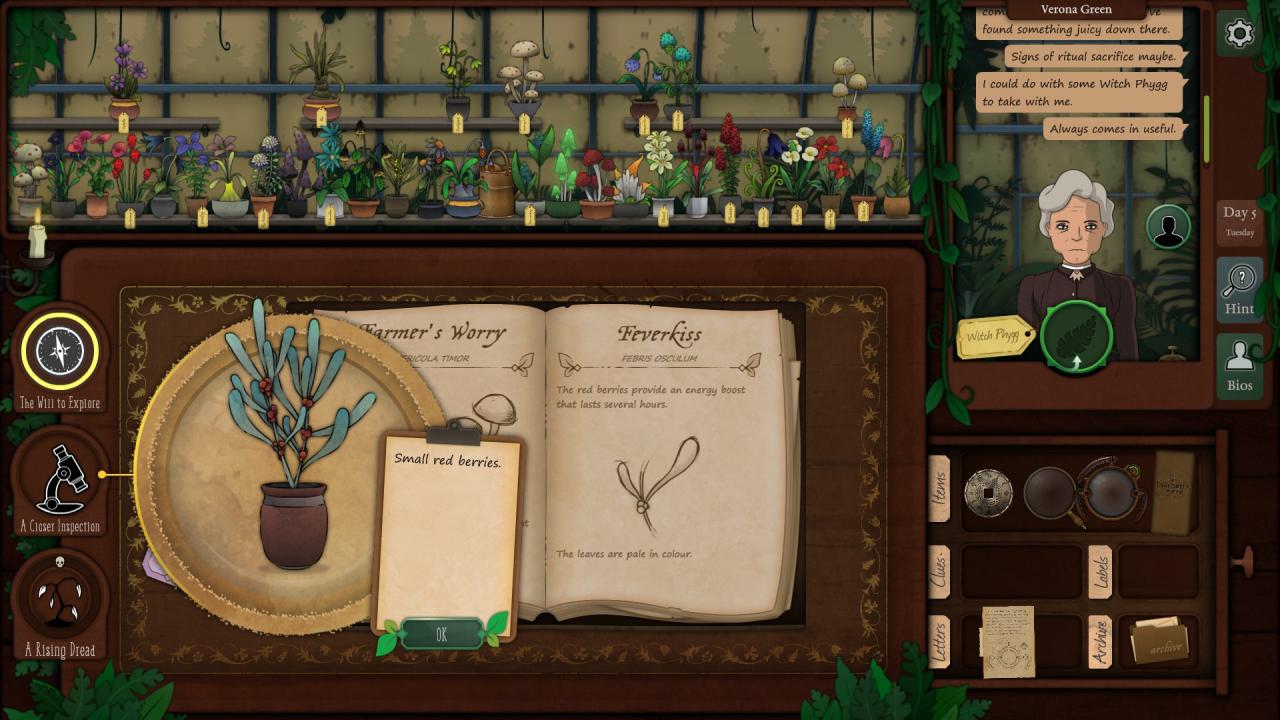Open the Archive drawer tab
Screen dimensions: 1280x720
[x=1100, y=641]
